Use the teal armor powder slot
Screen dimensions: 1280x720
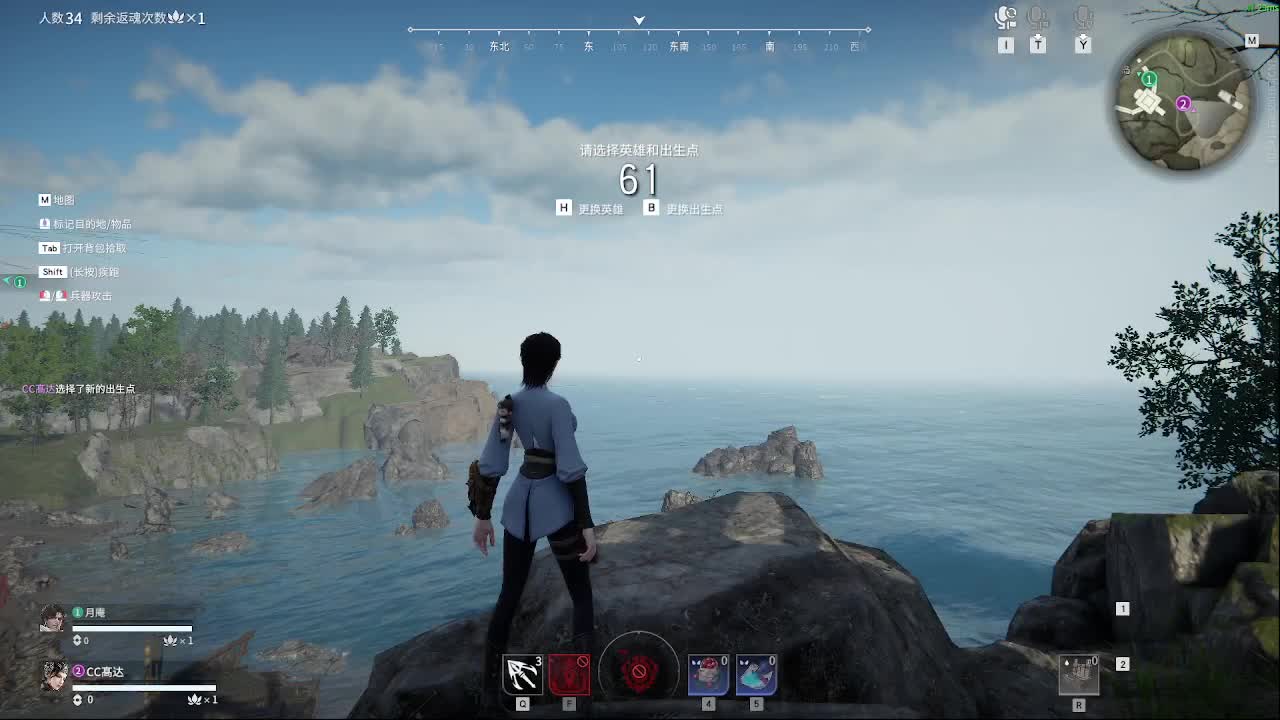756,675
